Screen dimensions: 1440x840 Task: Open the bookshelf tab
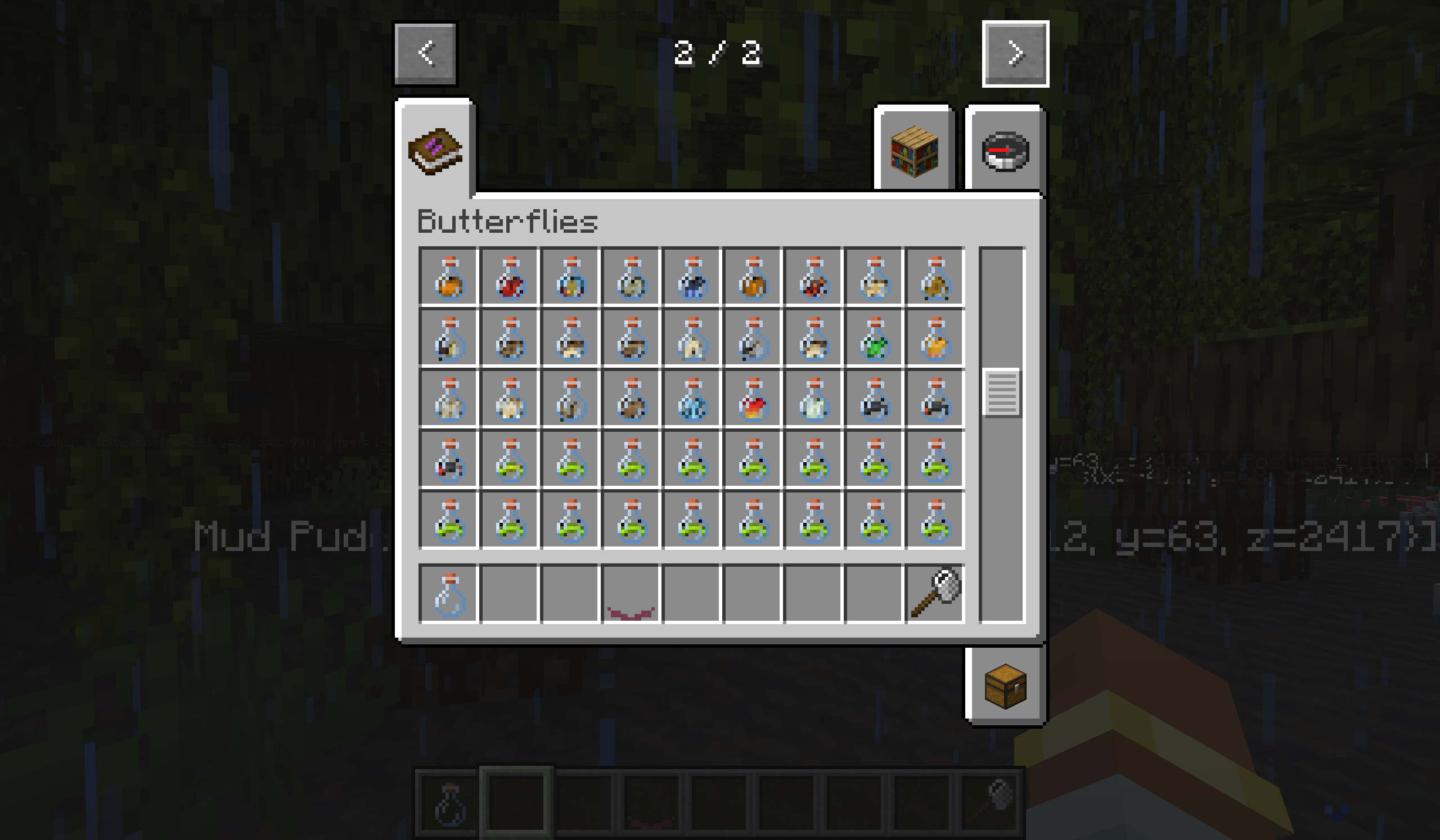(913, 151)
